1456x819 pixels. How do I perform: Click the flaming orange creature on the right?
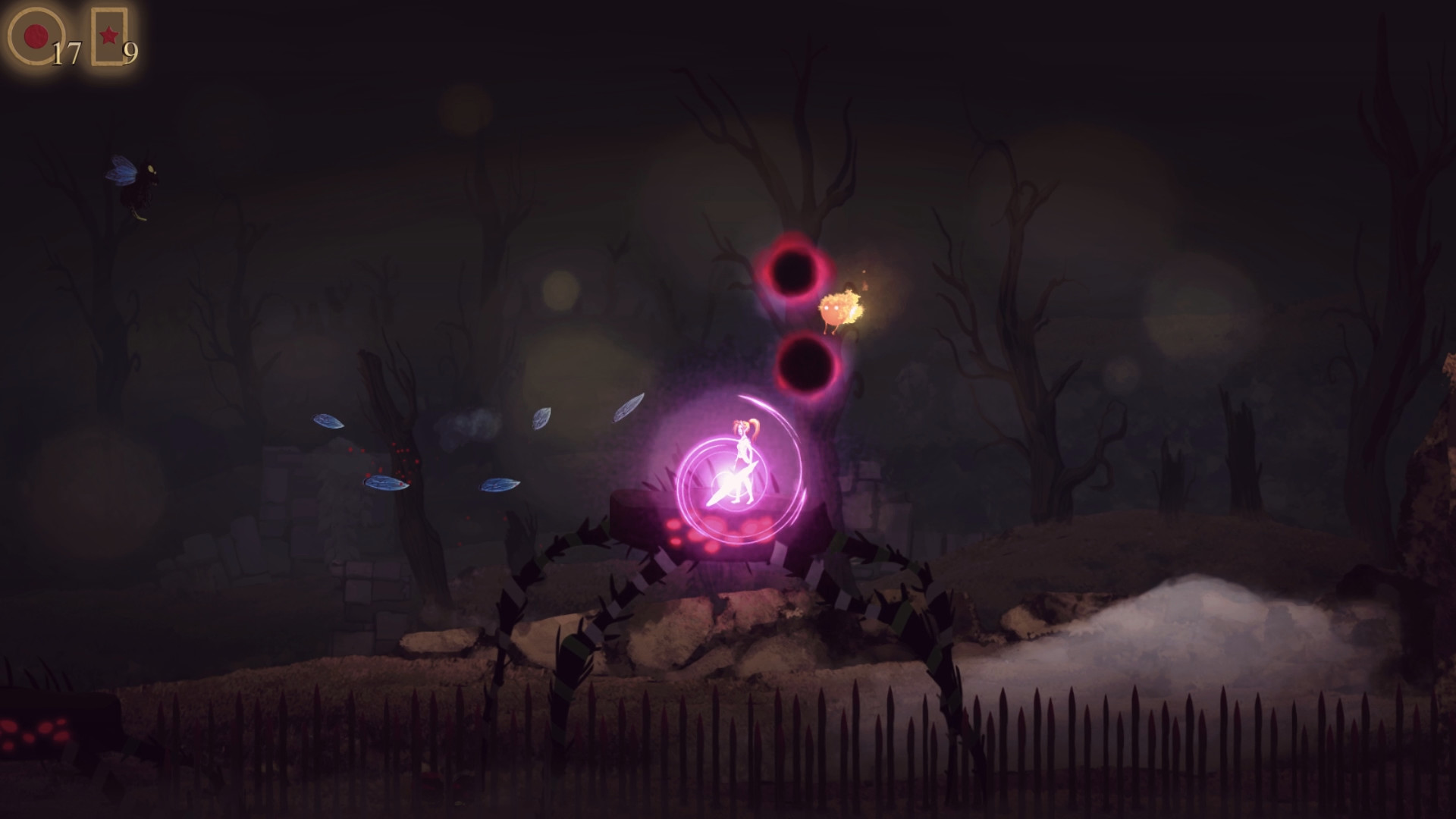pos(838,307)
